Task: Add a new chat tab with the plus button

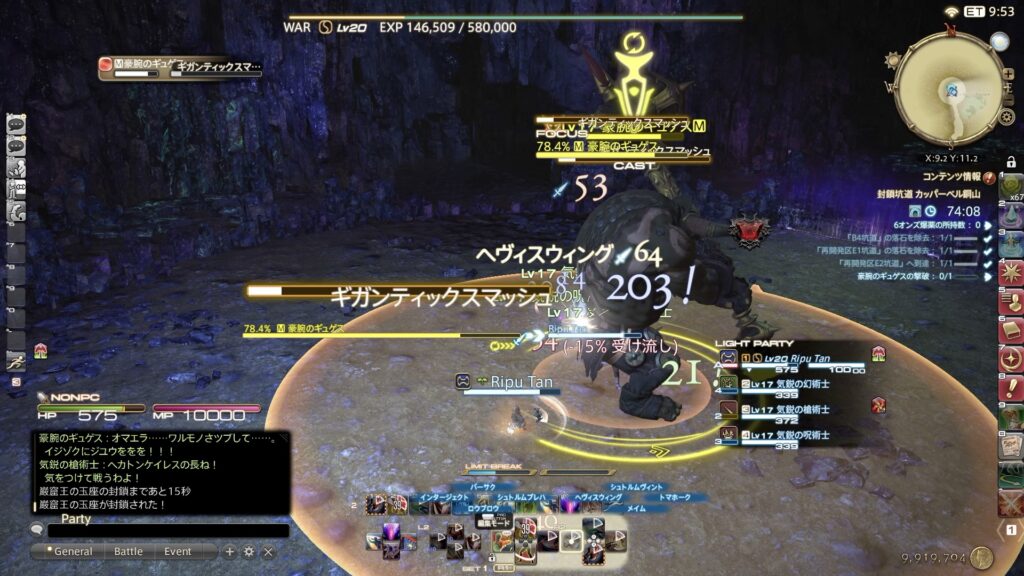Action: (229, 551)
